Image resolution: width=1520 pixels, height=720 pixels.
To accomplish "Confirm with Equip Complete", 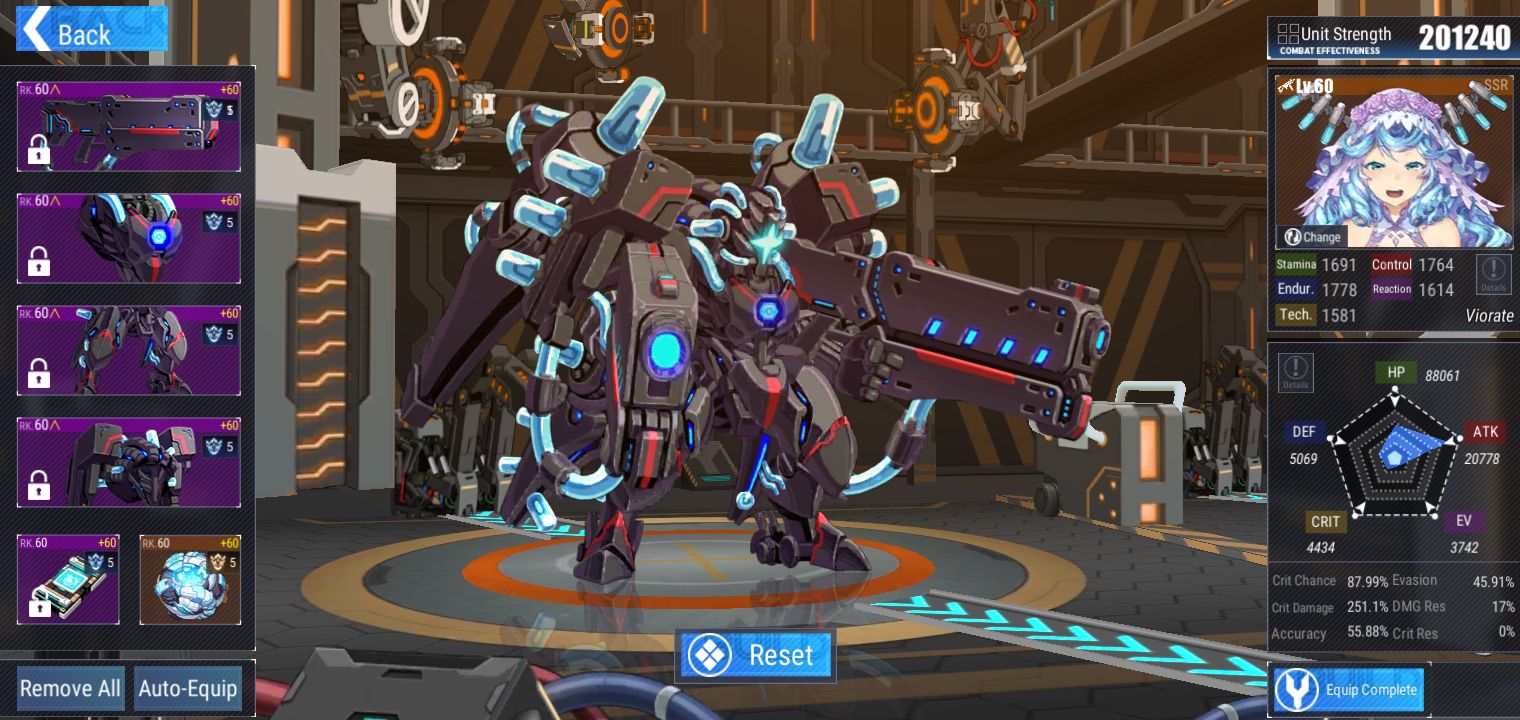I will point(1349,690).
